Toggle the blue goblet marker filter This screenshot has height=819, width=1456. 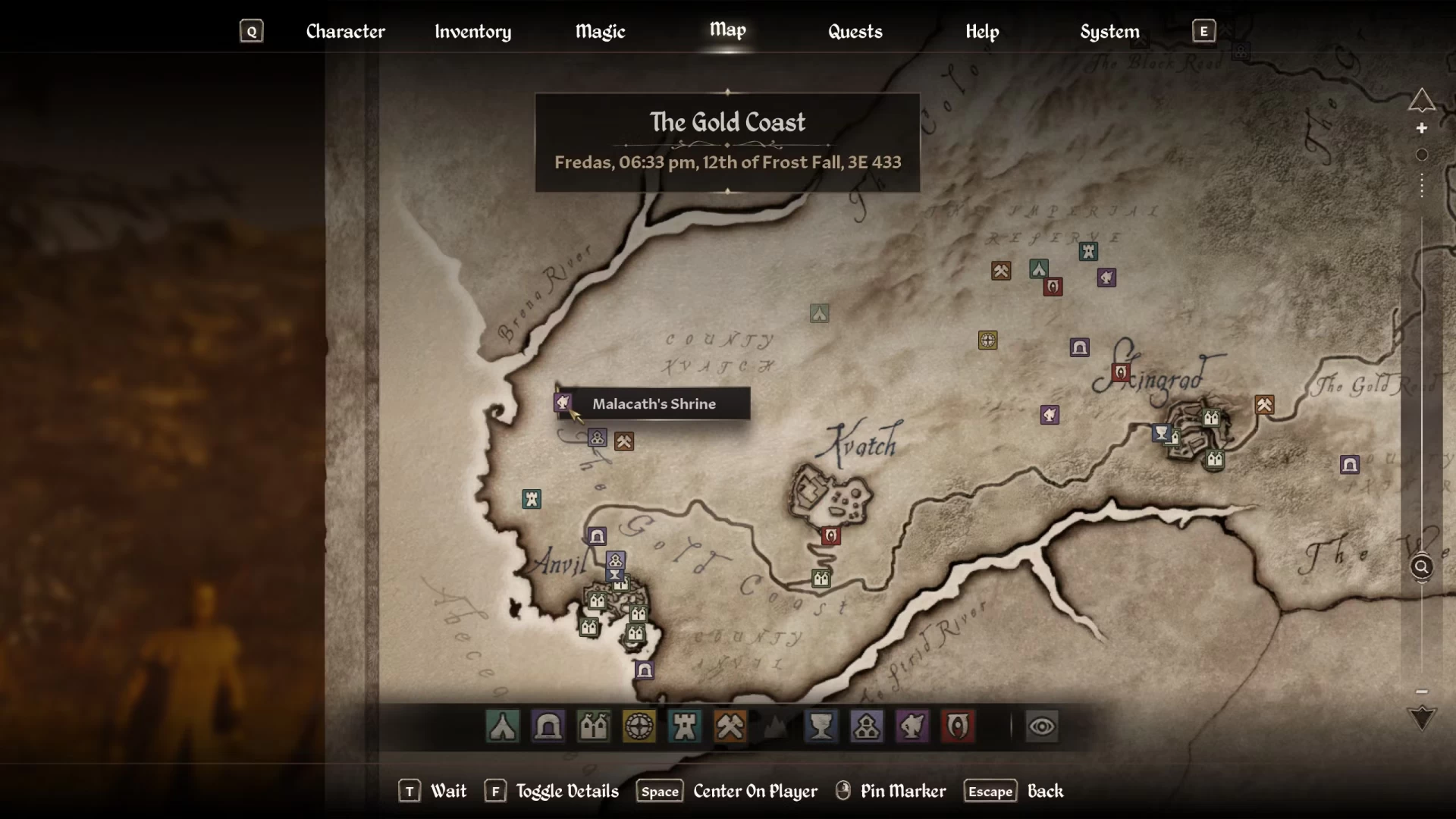(821, 726)
